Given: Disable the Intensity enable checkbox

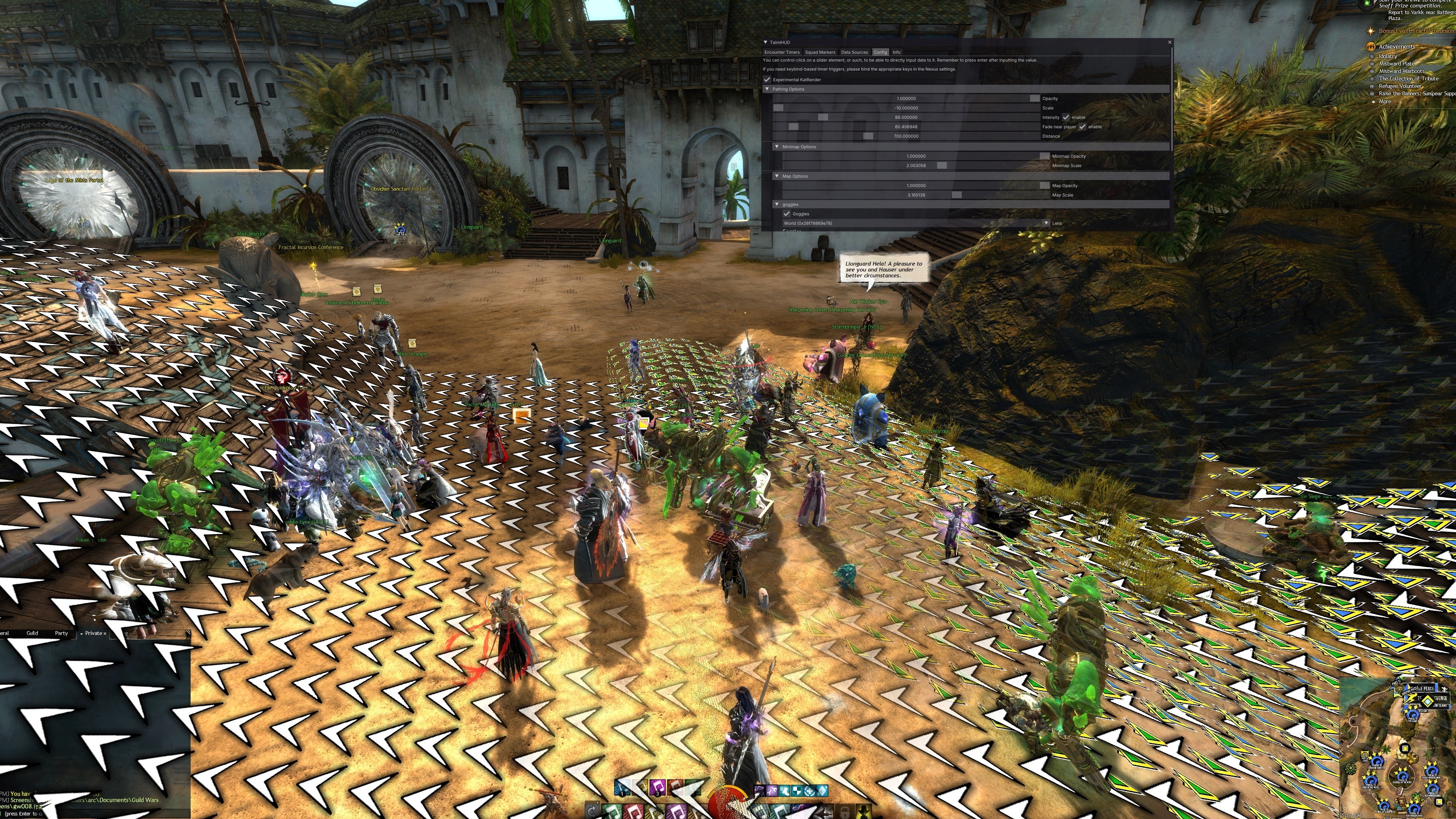Looking at the screenshot, I should coord(1065,118).
